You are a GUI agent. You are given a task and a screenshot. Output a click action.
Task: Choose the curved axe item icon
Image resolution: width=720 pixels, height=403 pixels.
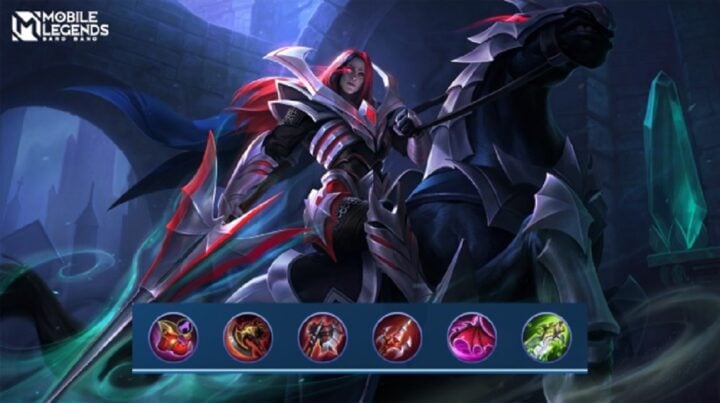tap(247, 337)
